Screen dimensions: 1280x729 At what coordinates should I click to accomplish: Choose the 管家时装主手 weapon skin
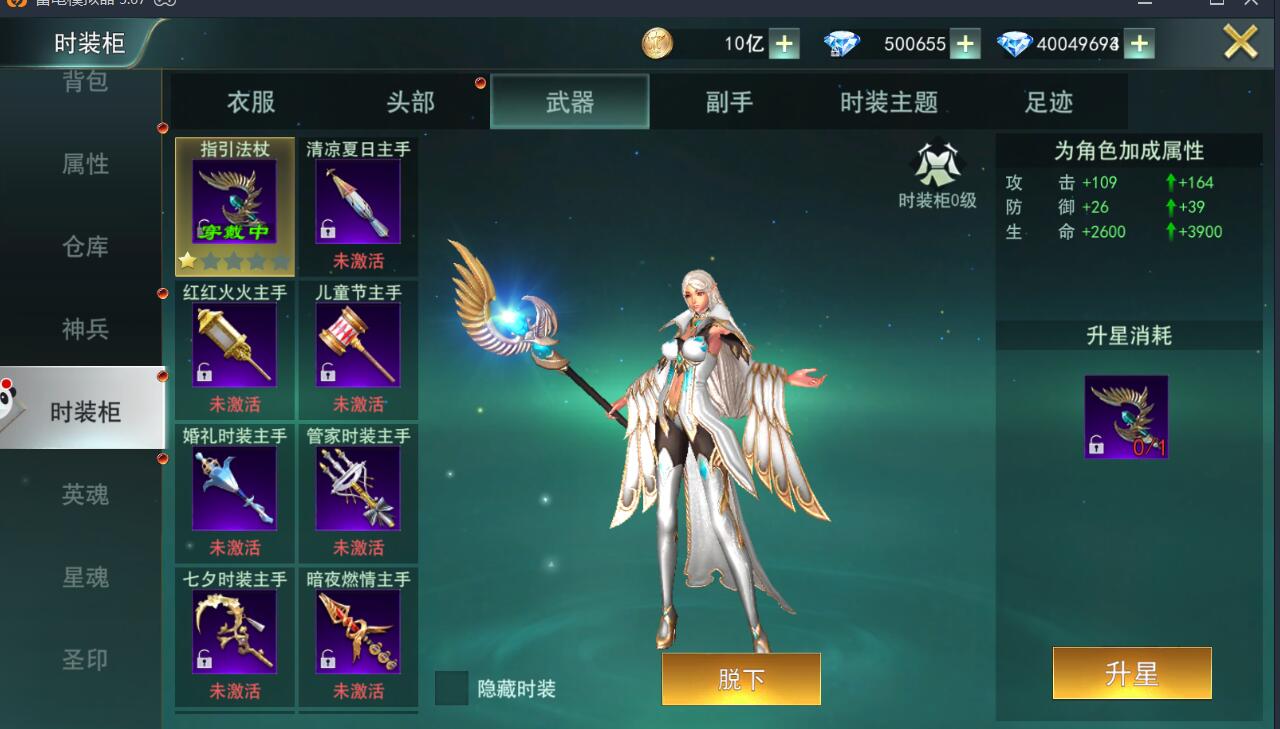pos(358,489)
